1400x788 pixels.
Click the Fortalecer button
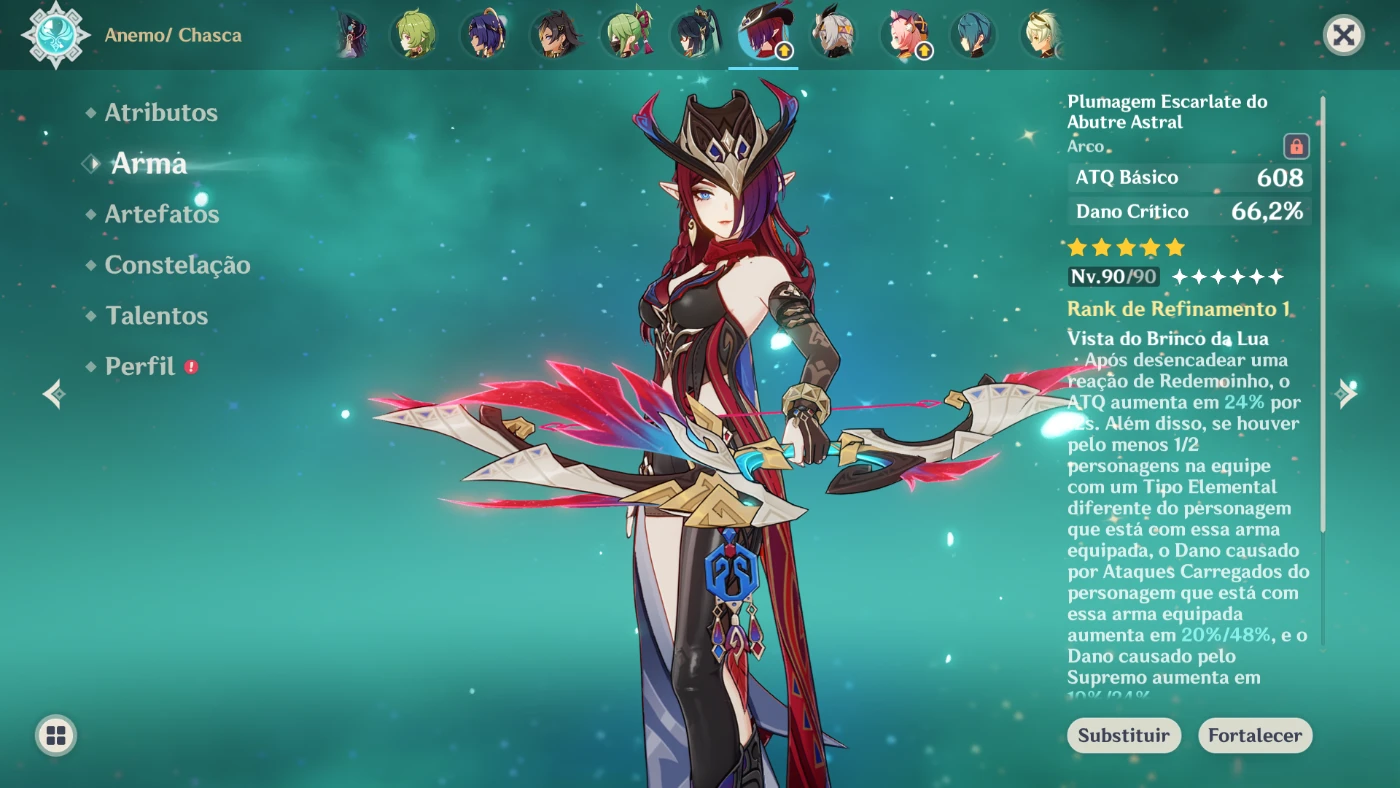[x=1254, y=735]
